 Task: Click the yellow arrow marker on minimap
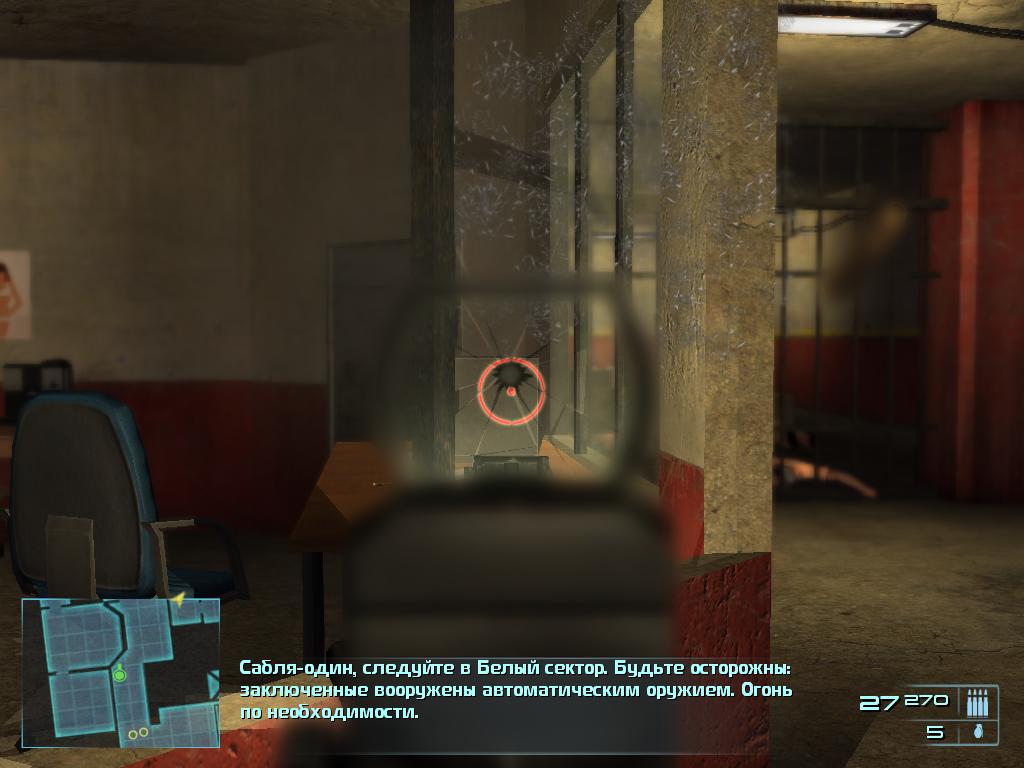point(179,600)
